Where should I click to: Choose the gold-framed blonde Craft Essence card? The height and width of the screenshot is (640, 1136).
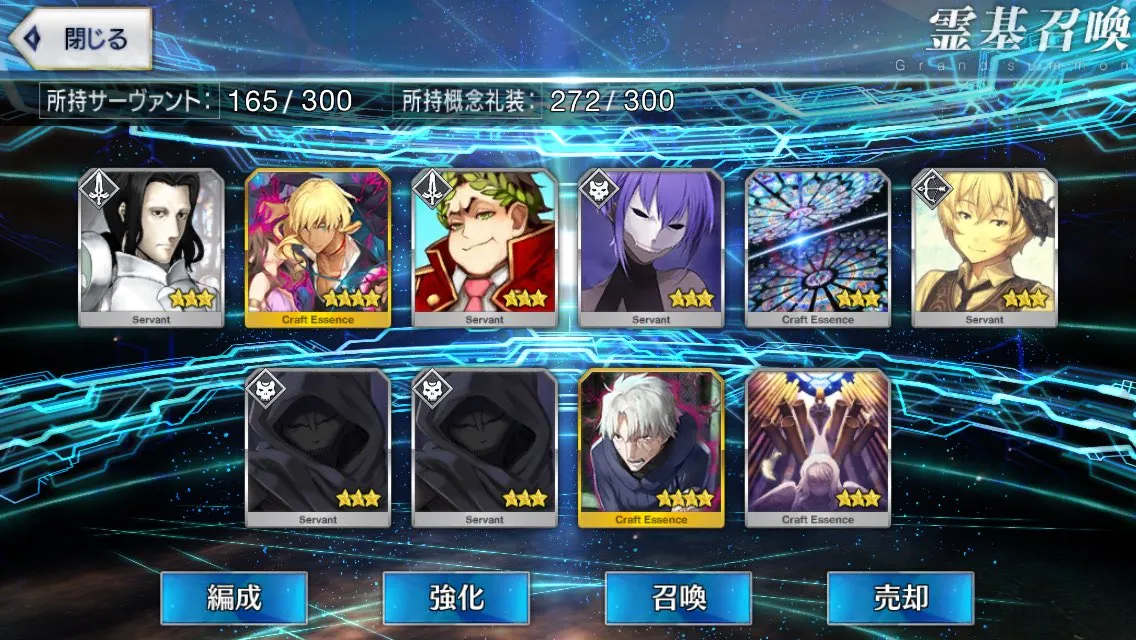click(x=318, y=247)
